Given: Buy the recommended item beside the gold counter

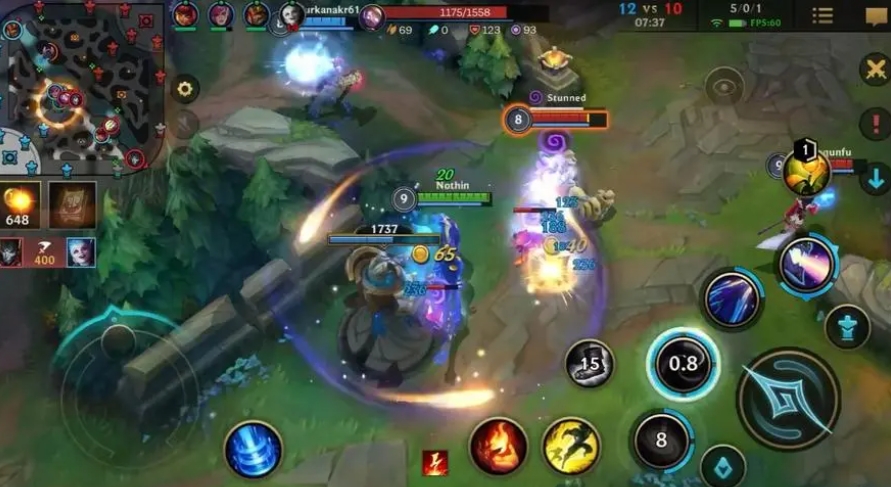Looking at the screenshot, I should click(x=72, y=204).
